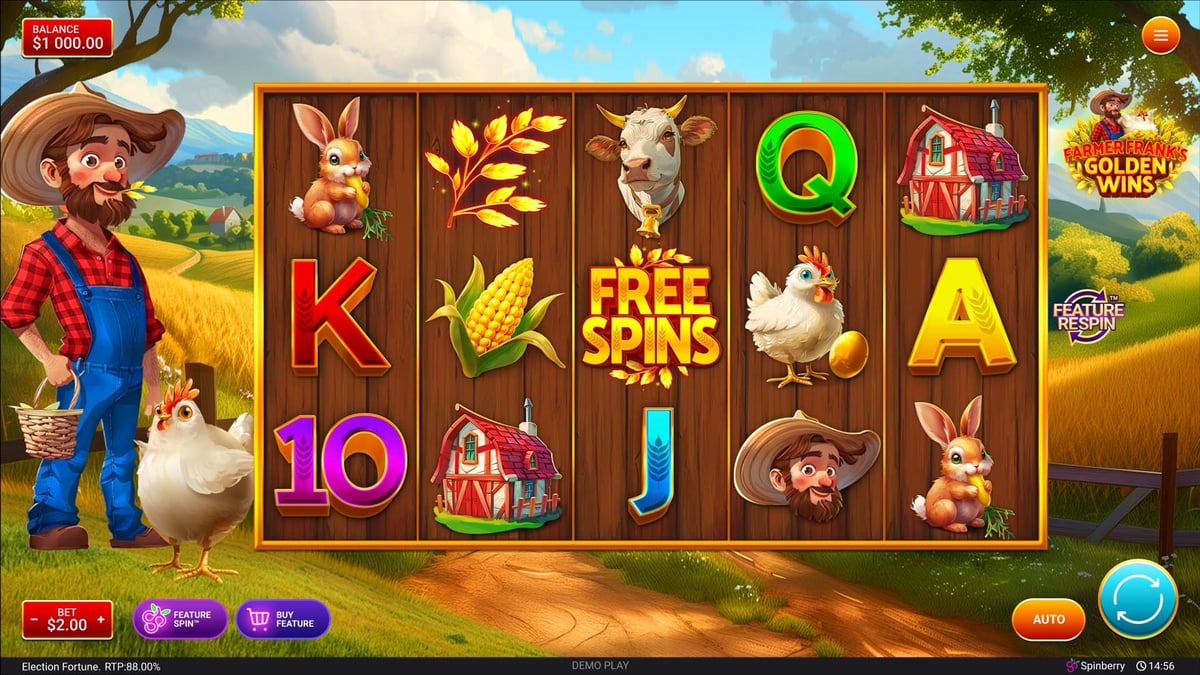
Task: Increase the bet with the plus
Action: (100, 621)
